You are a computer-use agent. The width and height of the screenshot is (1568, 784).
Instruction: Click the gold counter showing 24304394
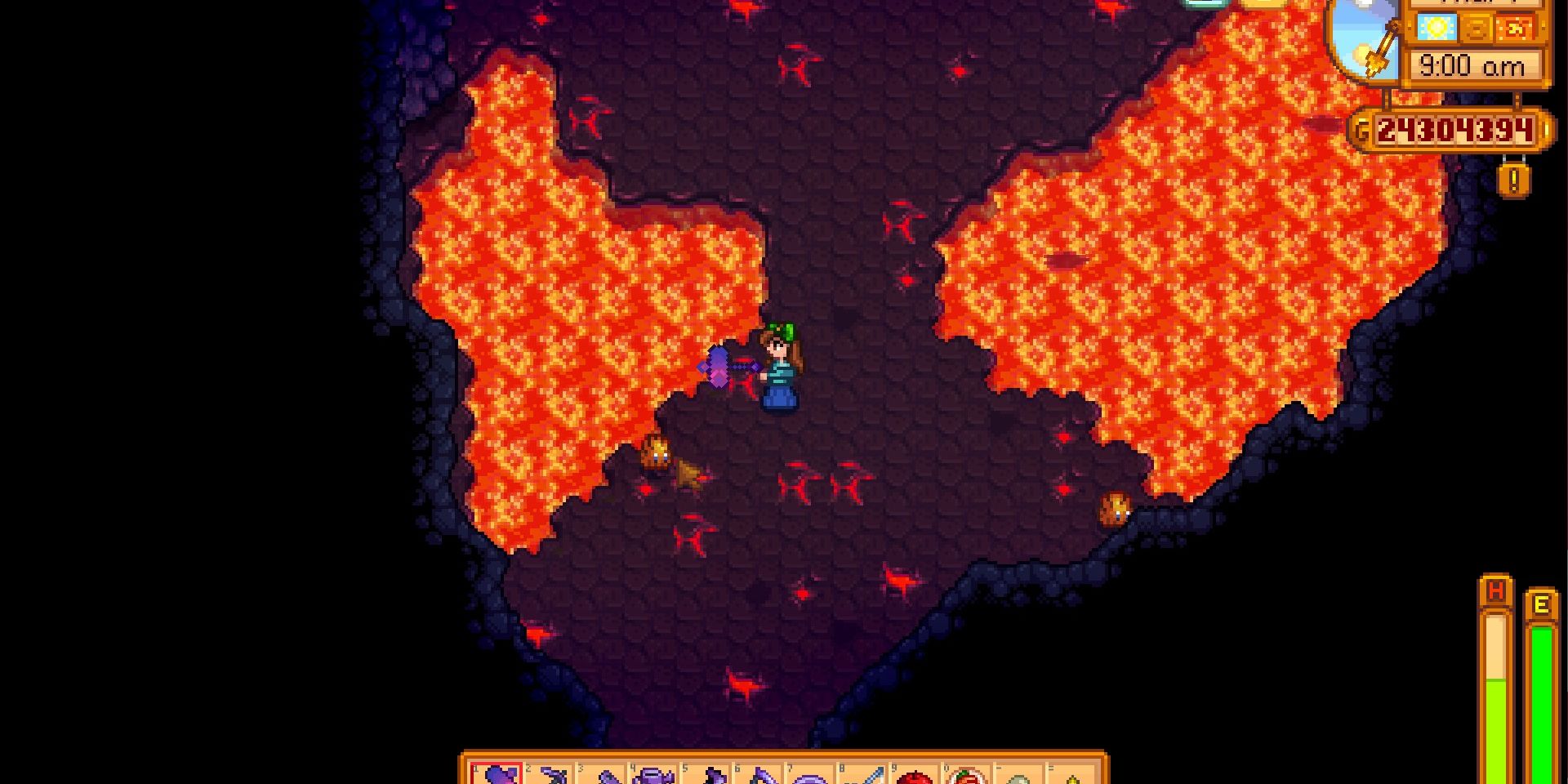pyautogui.click(x=1453, y=129)
